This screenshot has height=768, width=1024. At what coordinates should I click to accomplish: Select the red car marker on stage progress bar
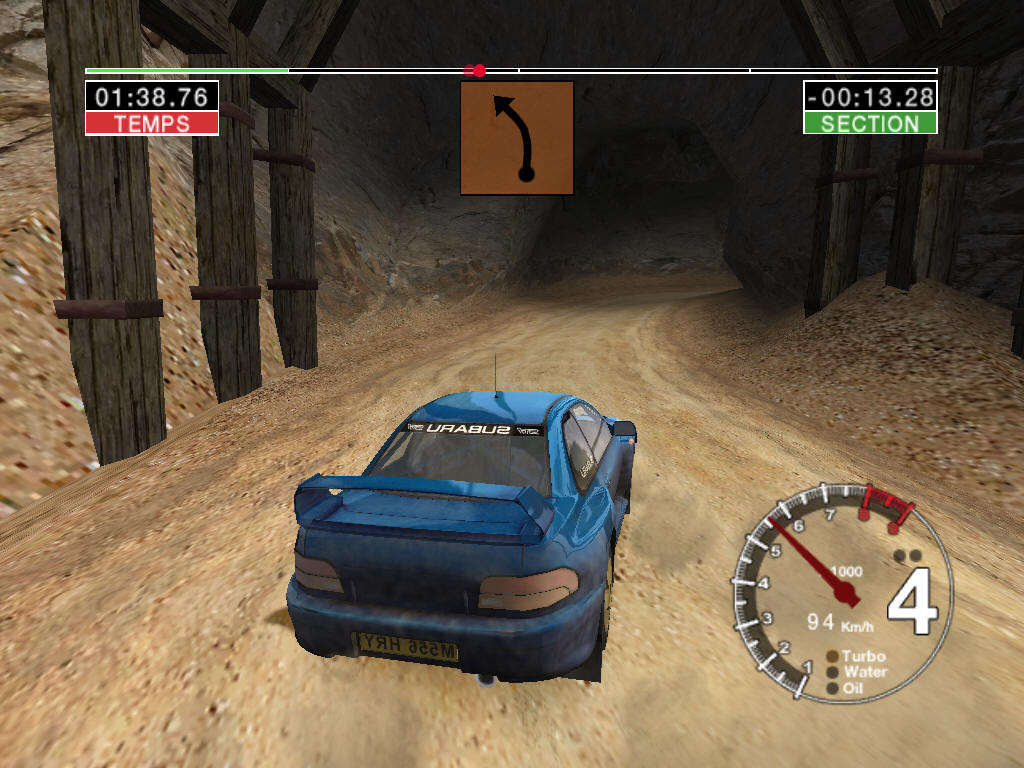coord(476,70)
